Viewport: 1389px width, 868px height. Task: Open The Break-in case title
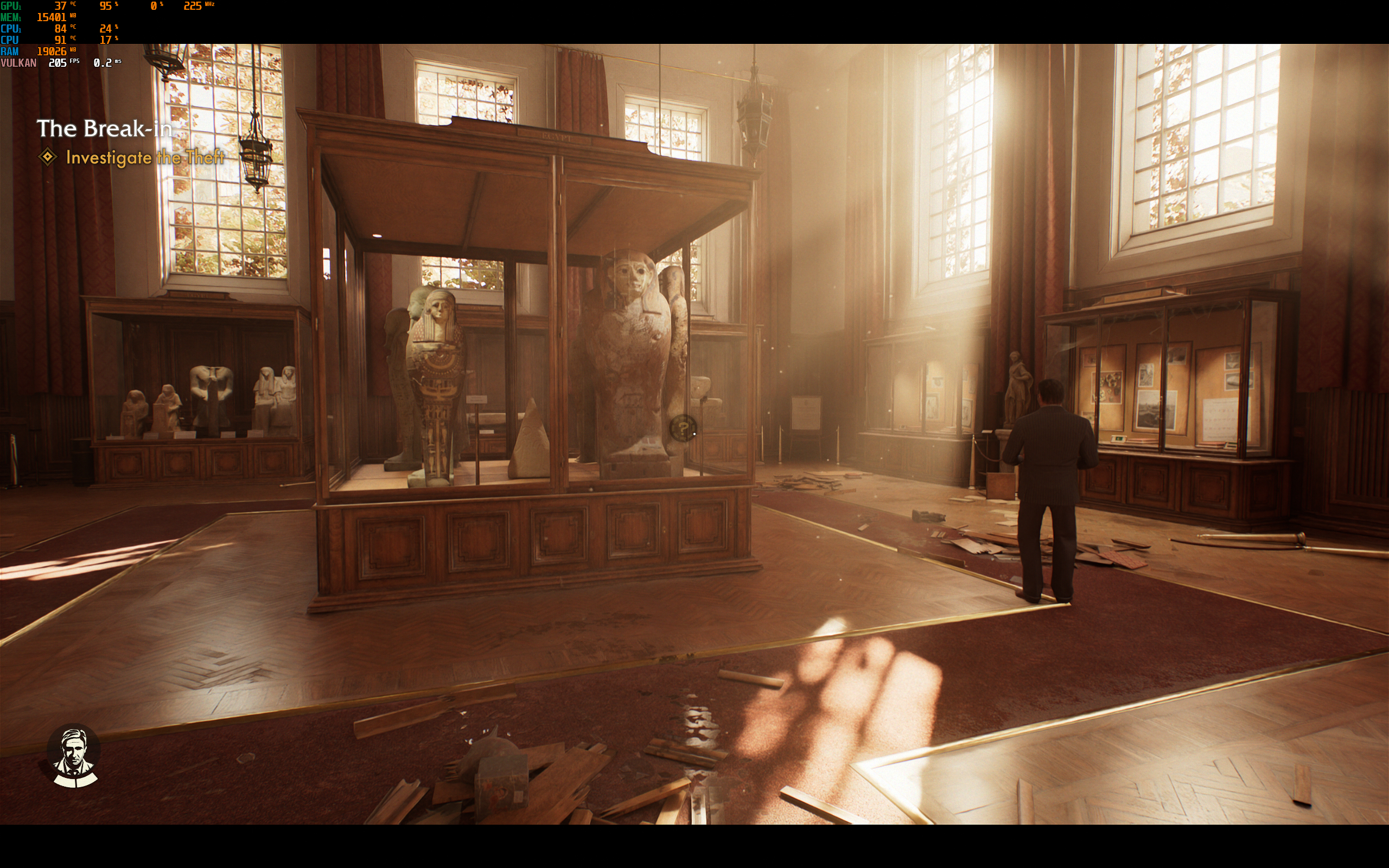click(x=105, y=129)
